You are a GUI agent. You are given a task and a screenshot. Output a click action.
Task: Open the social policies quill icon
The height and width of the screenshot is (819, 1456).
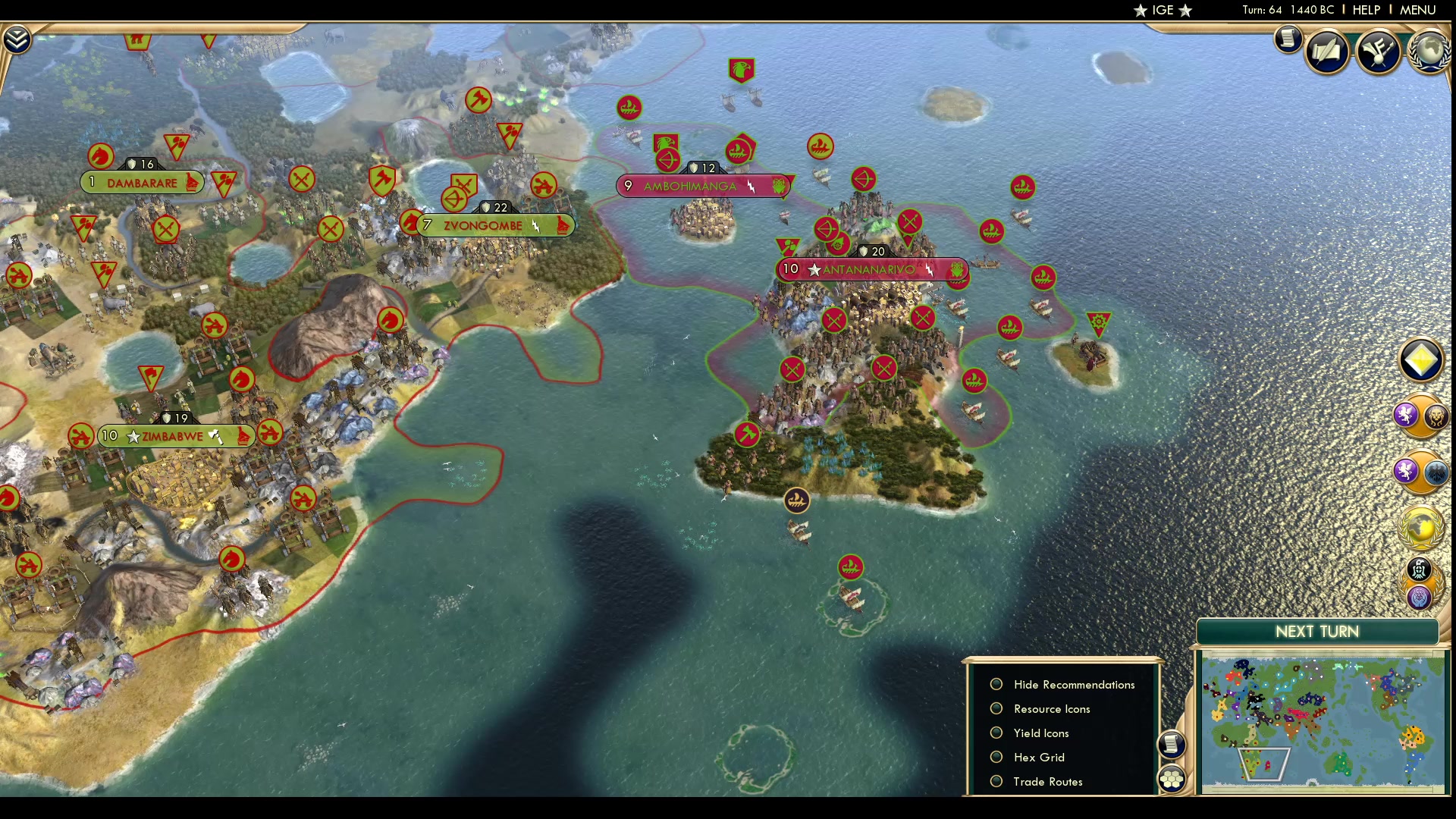(1327, 52)
